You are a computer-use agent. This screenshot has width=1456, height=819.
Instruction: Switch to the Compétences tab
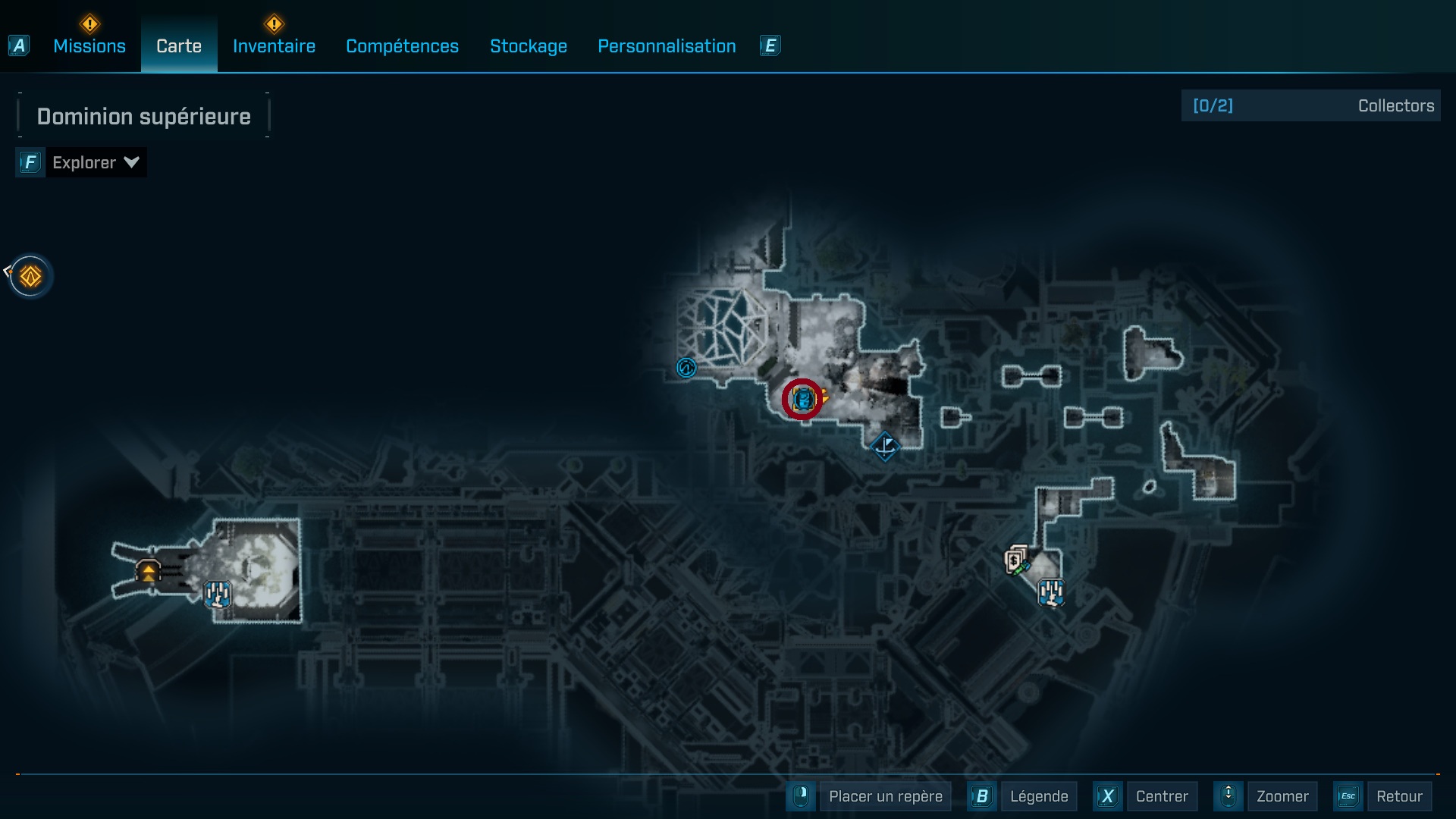pos(402,46)
